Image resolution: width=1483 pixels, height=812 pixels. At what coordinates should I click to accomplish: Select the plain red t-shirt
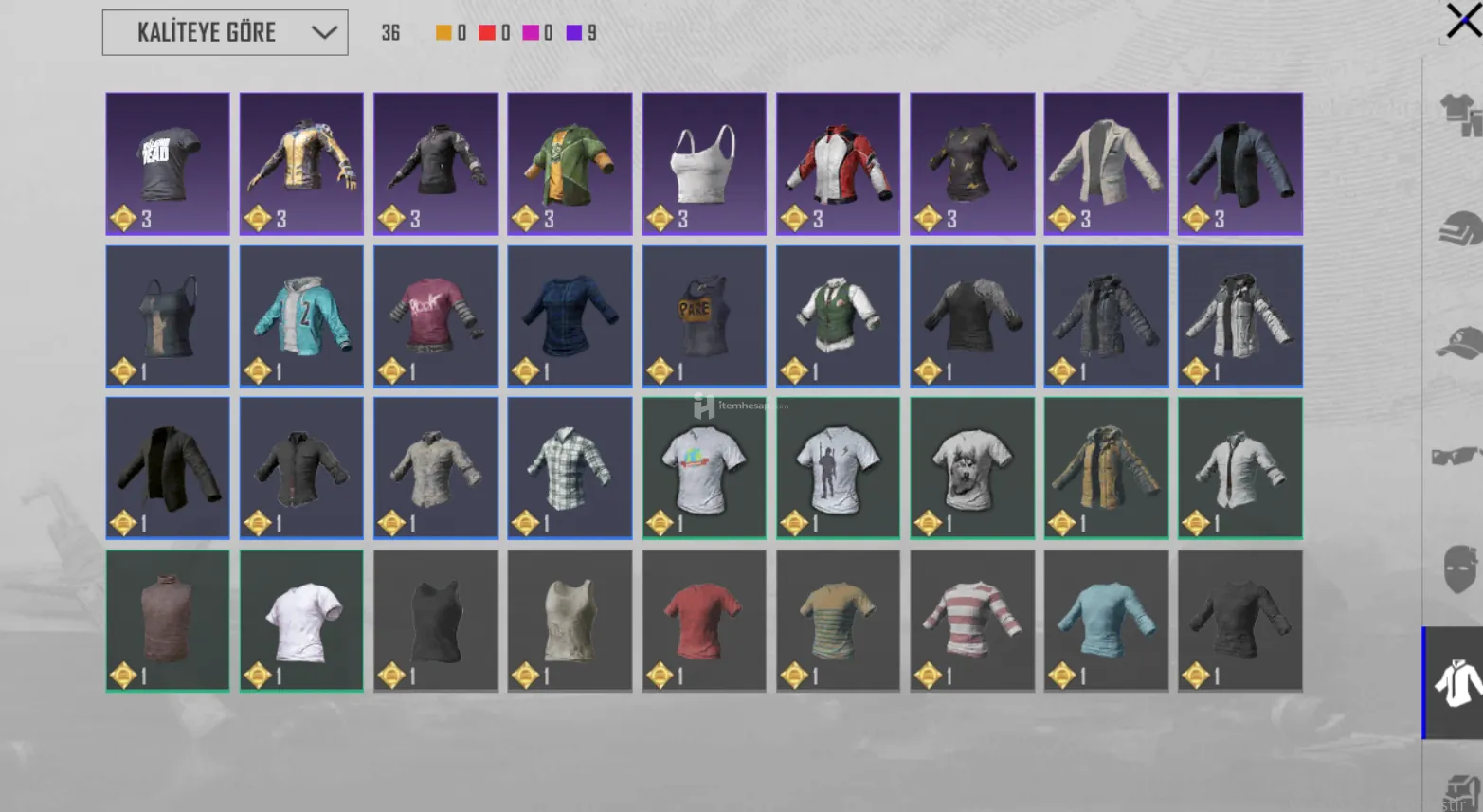point(704,621)
